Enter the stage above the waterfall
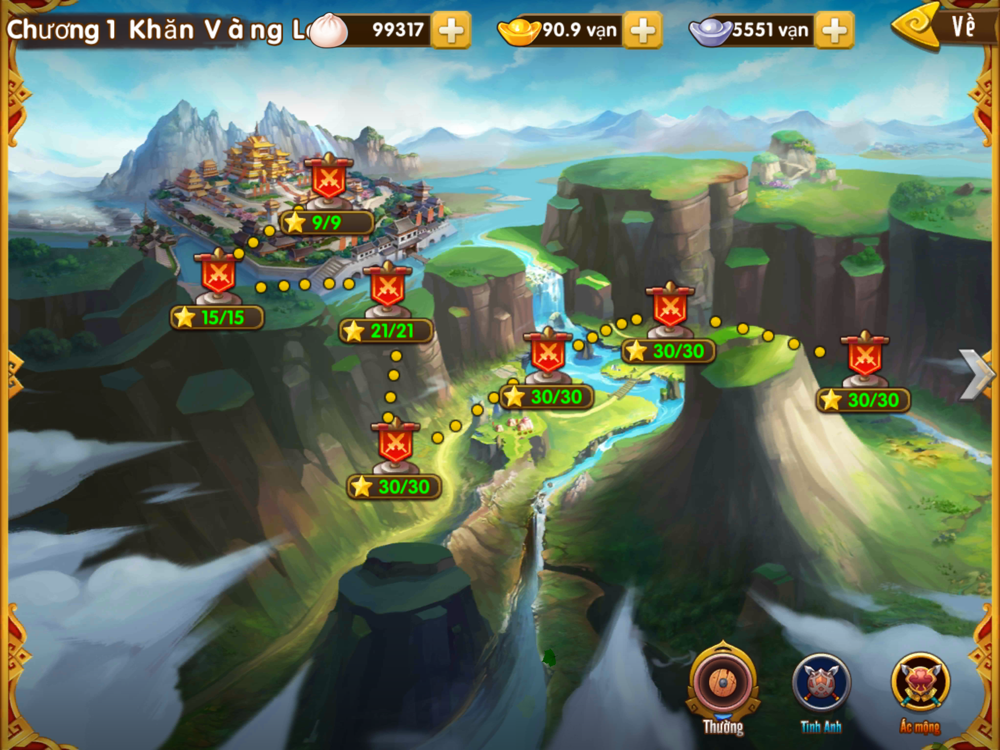The image size is (1000, 750). pos(669,310)
